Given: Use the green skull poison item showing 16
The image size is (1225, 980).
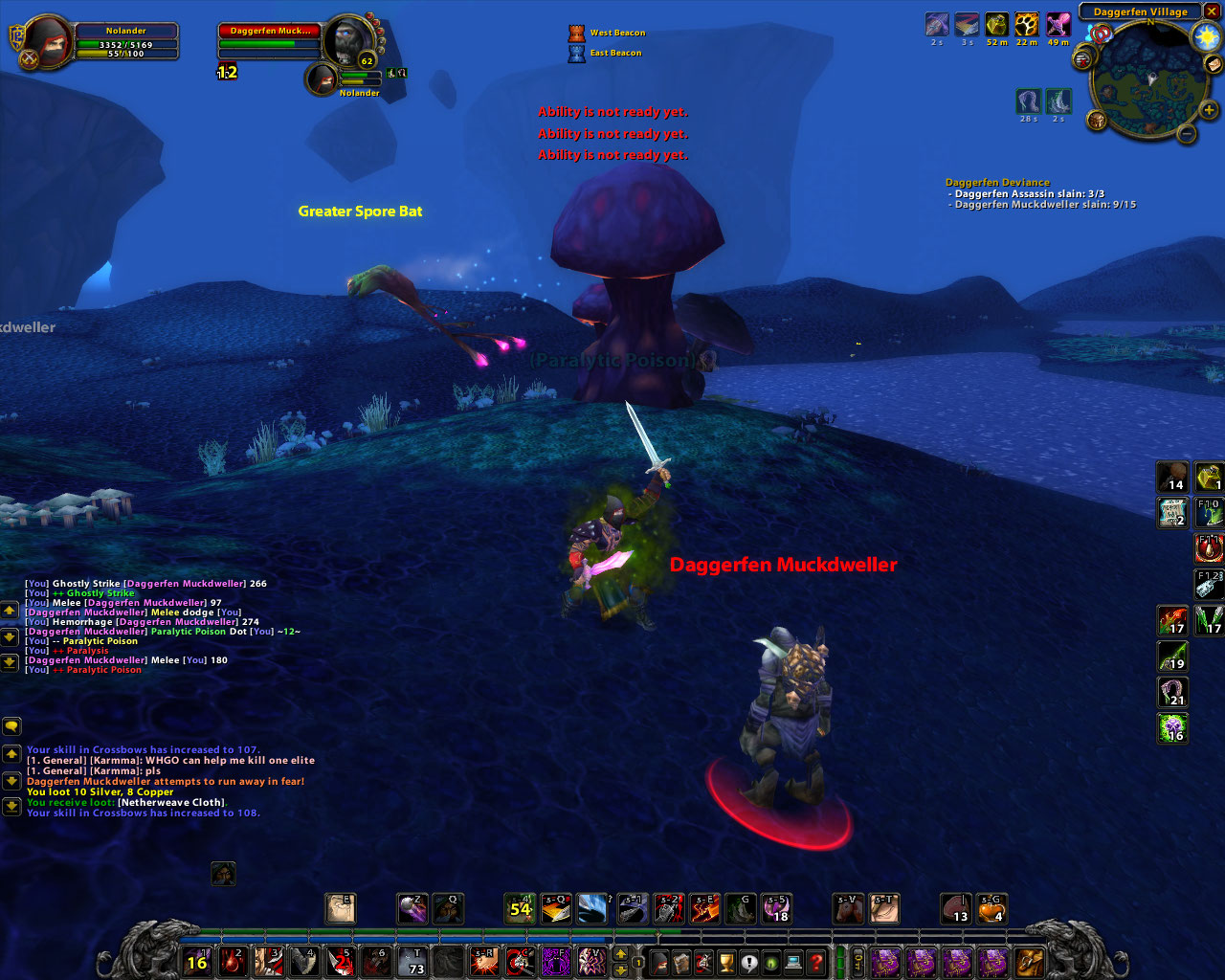Looking at the screenshot, I should 1173,727.
